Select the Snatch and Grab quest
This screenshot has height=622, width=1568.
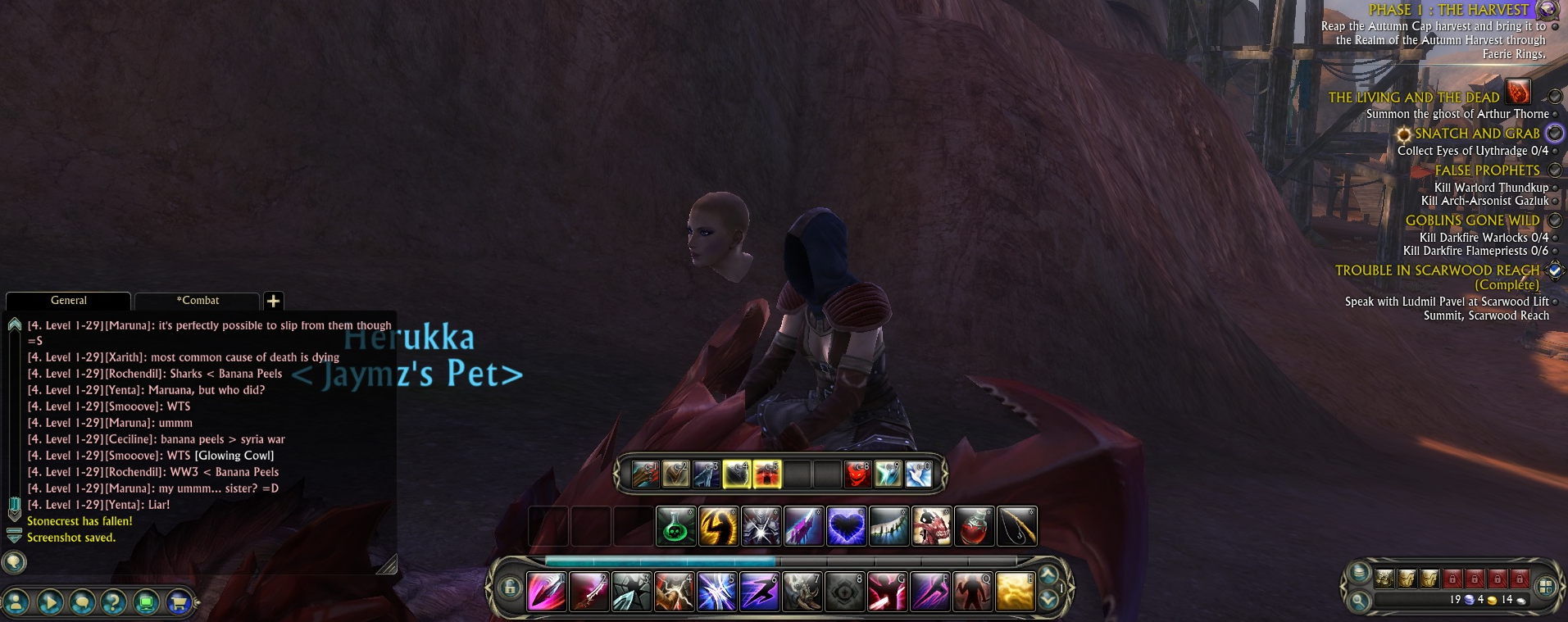click(x=1476, y=134)
